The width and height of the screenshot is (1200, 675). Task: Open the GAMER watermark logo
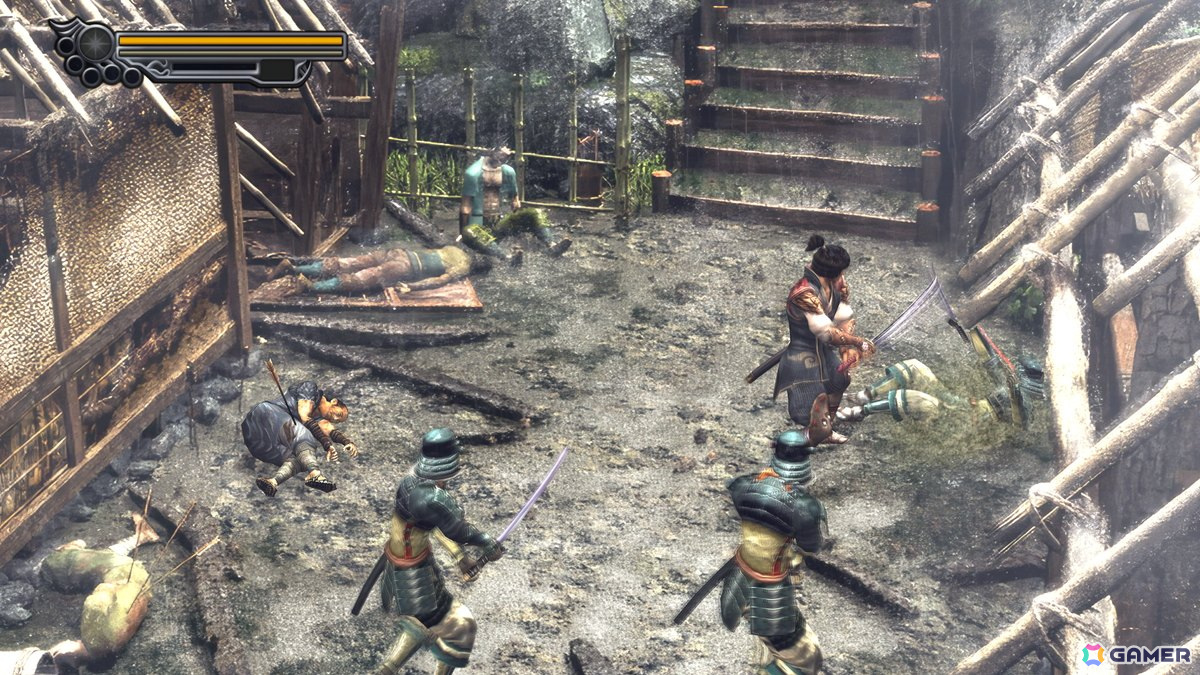(x=1135, y=654)
